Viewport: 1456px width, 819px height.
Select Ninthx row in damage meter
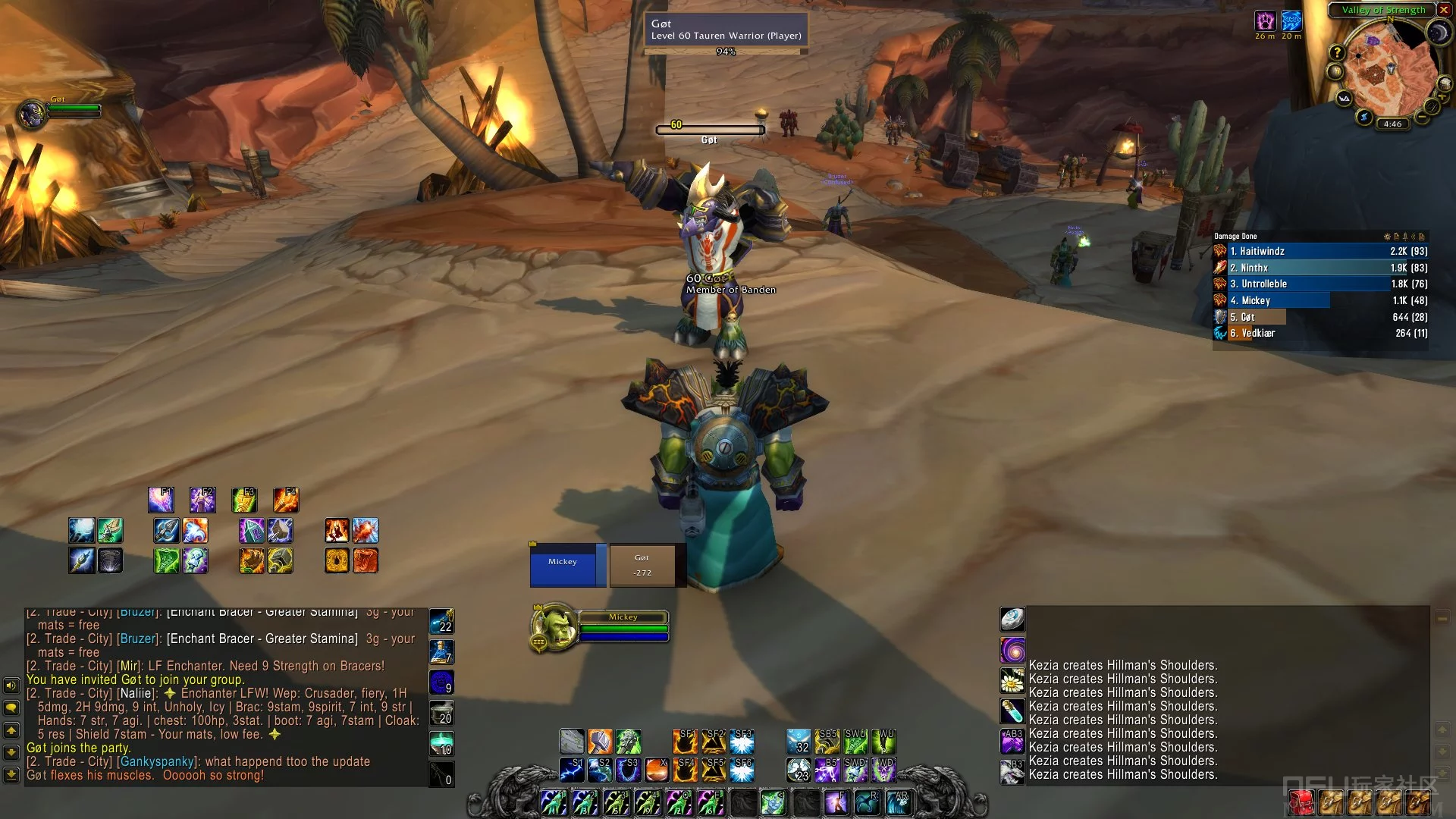tap(1319, 268)
